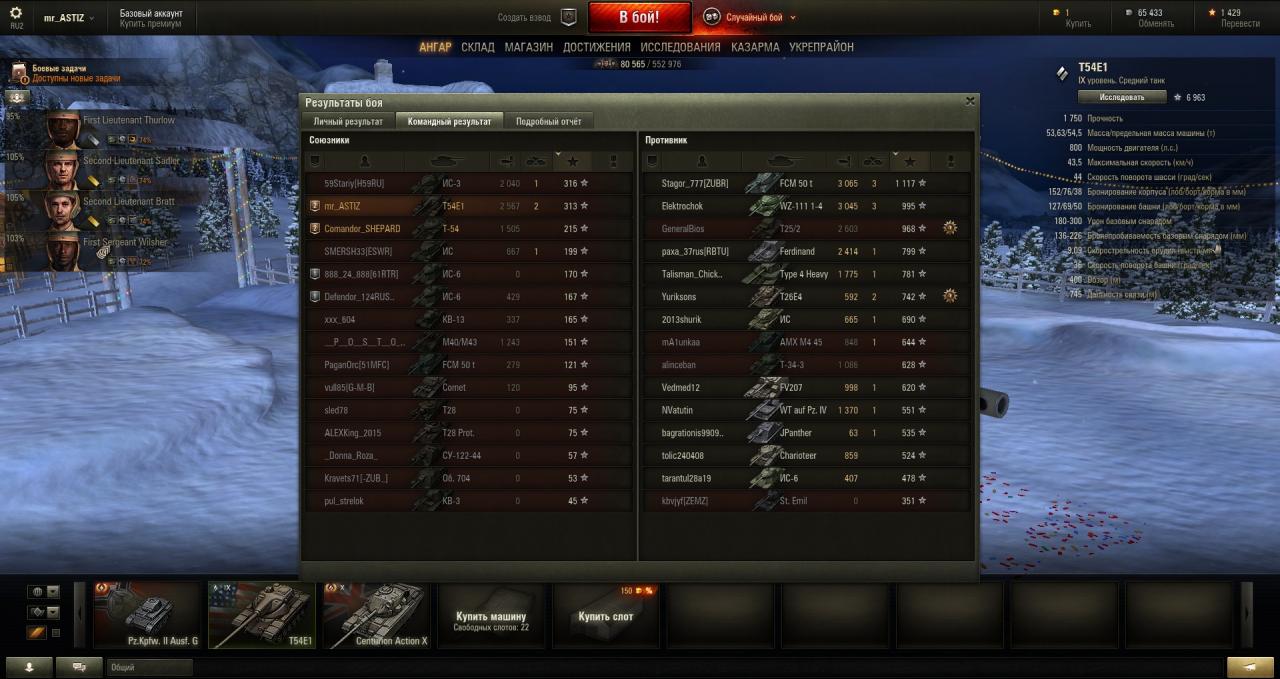Open the СКЛАД menu section

click(478, 47)
